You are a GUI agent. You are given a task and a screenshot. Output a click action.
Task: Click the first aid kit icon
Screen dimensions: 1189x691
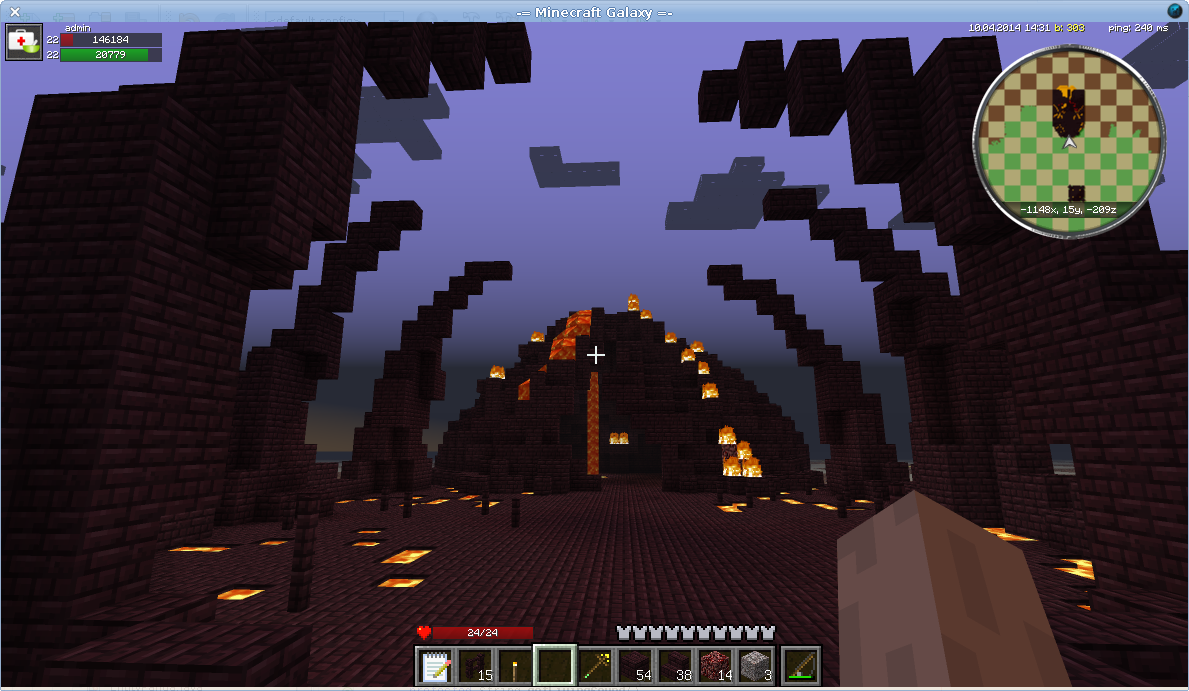coord(23,43)
